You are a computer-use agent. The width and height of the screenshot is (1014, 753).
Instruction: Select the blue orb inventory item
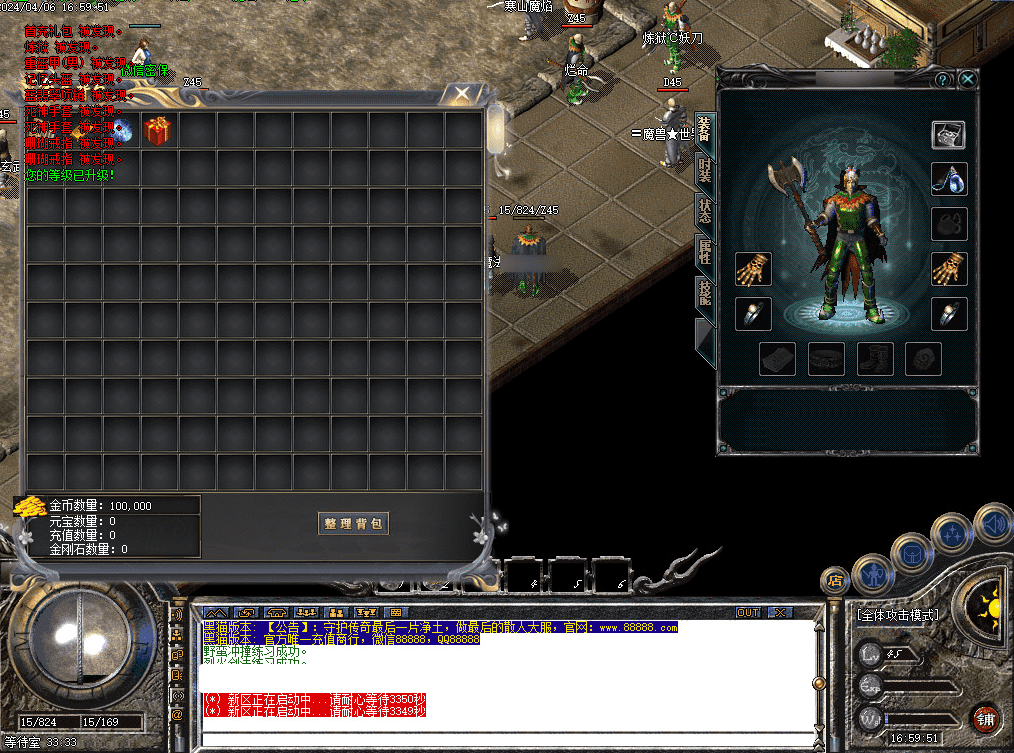pos(121,130)
